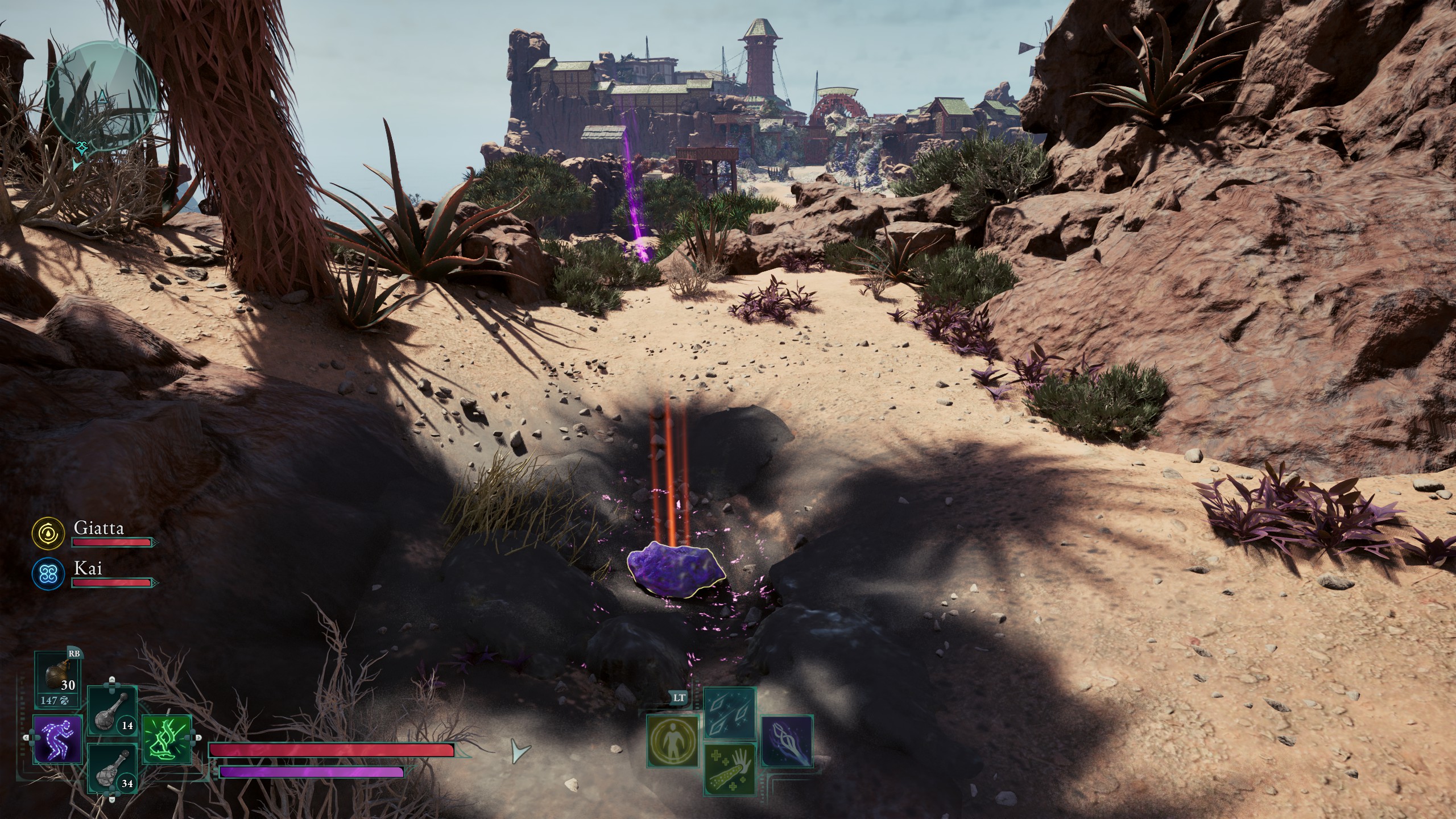1456x819 pixels.
Task: Select Giatta's companion portrait
Action: [x=47, y=532]
